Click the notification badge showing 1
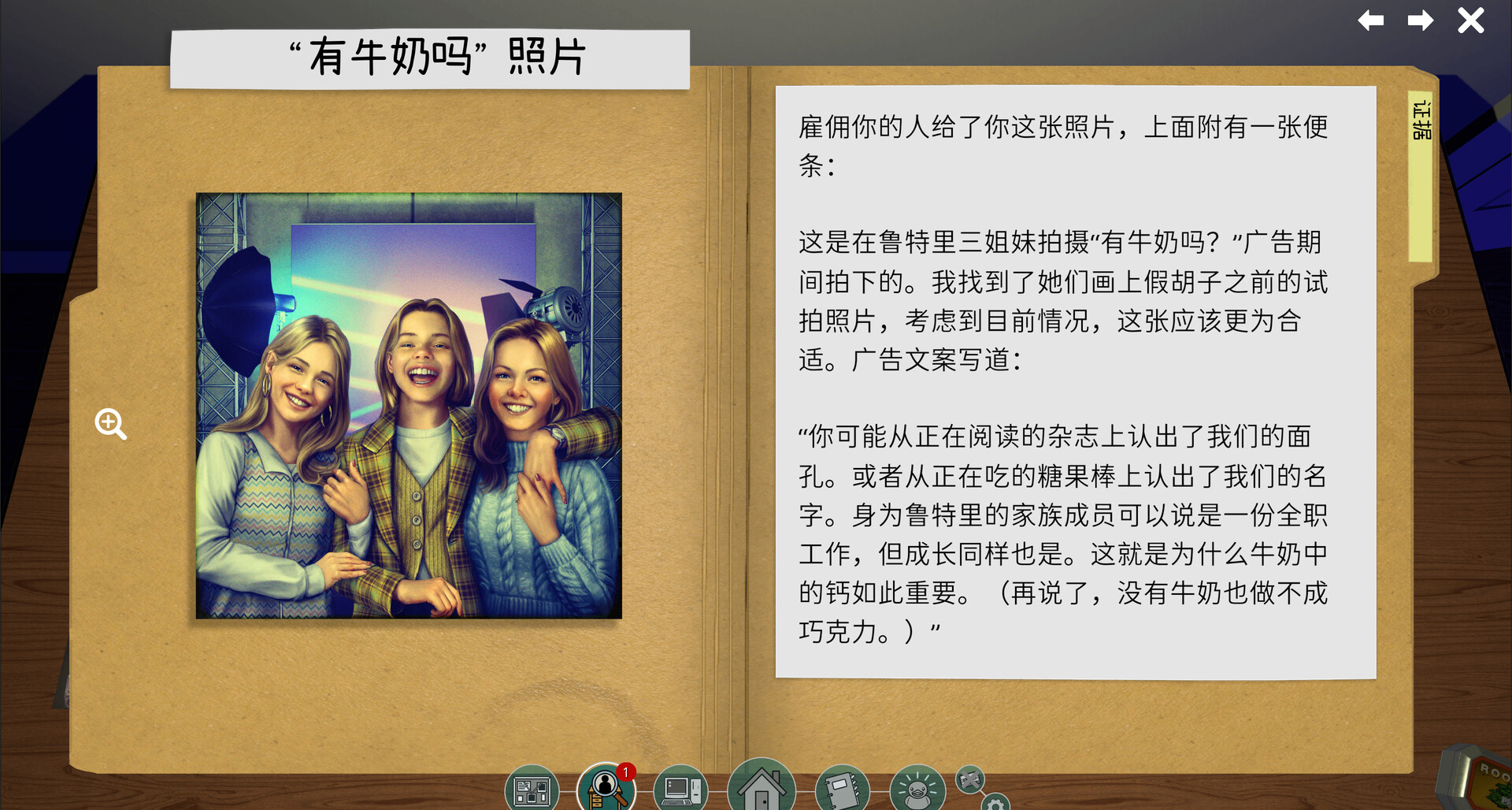This screenshot has width=1512, height=810. point(624,773)
